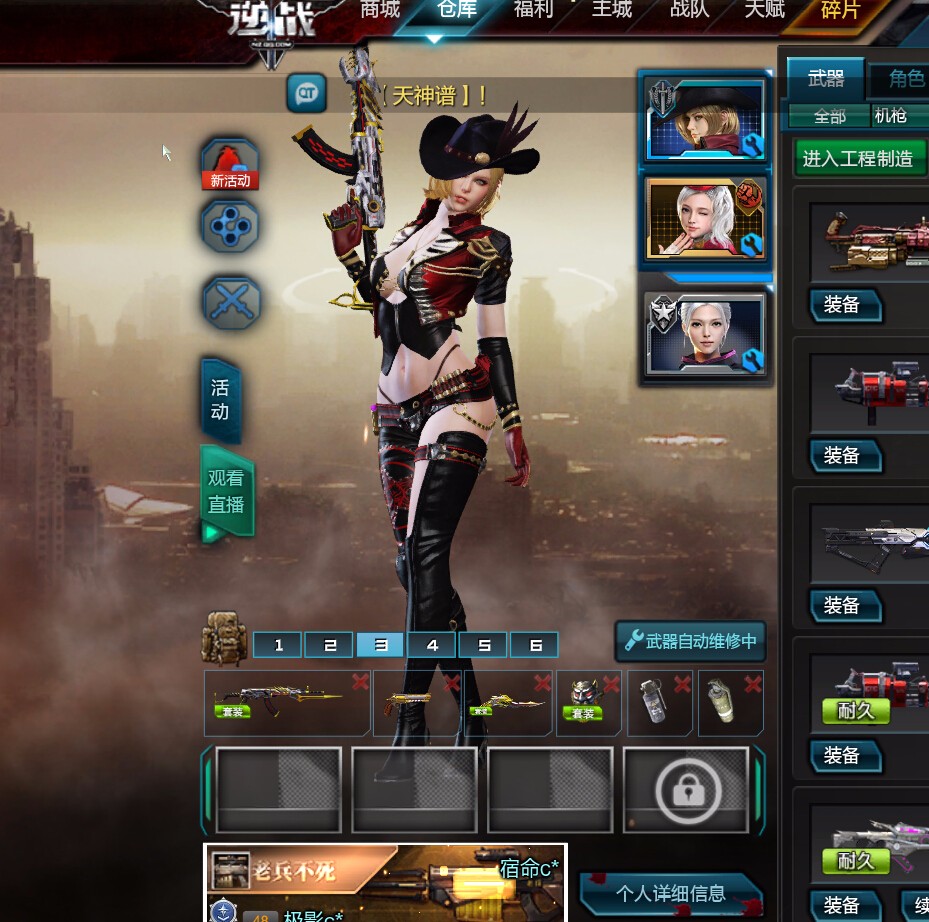The width and height of the screenshot is (929, 922).
Task: Switch to the 福利 menu tab
Action: click(533, 10)
